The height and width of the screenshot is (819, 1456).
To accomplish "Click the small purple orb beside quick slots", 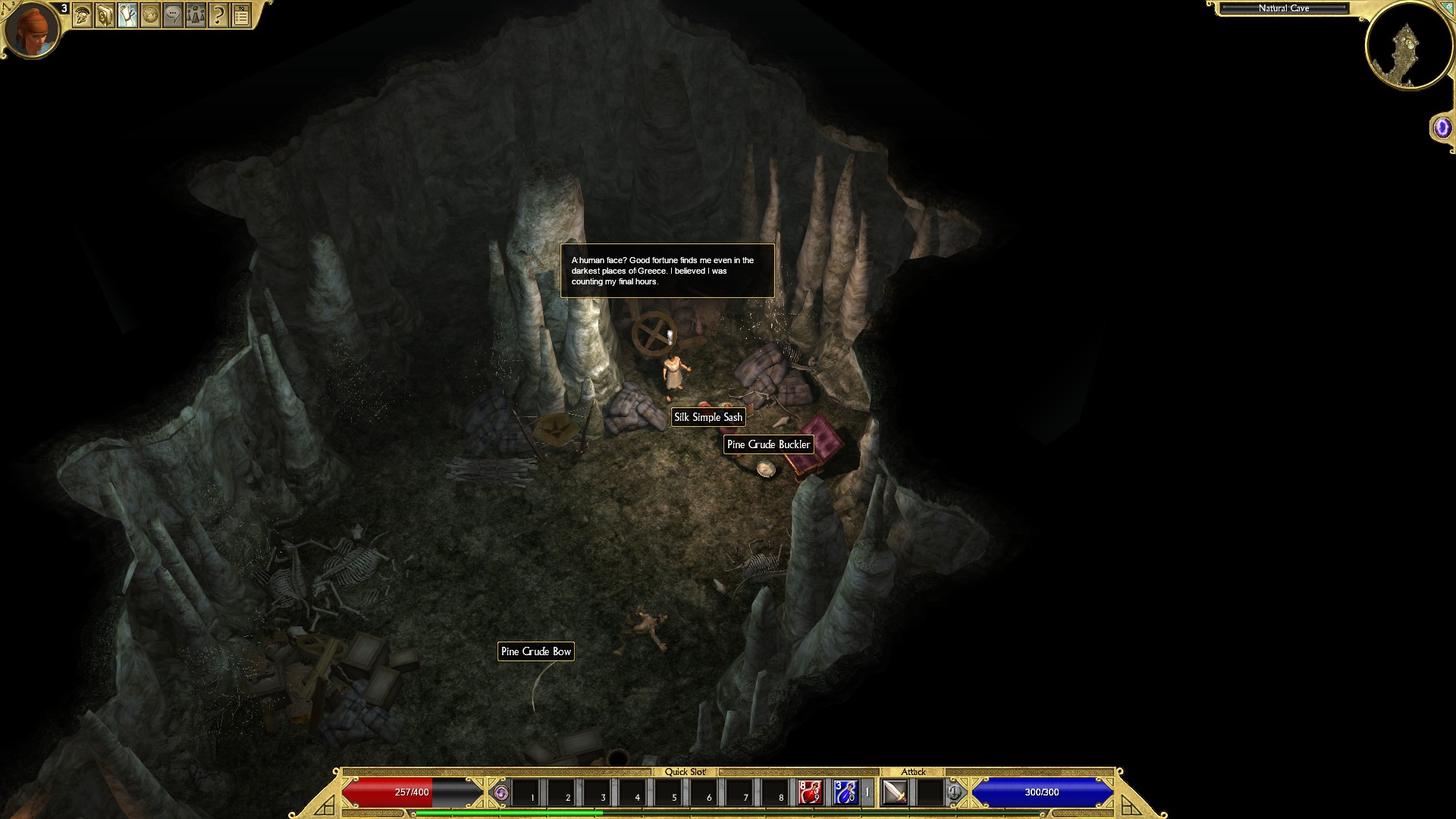I will point(500,793).
